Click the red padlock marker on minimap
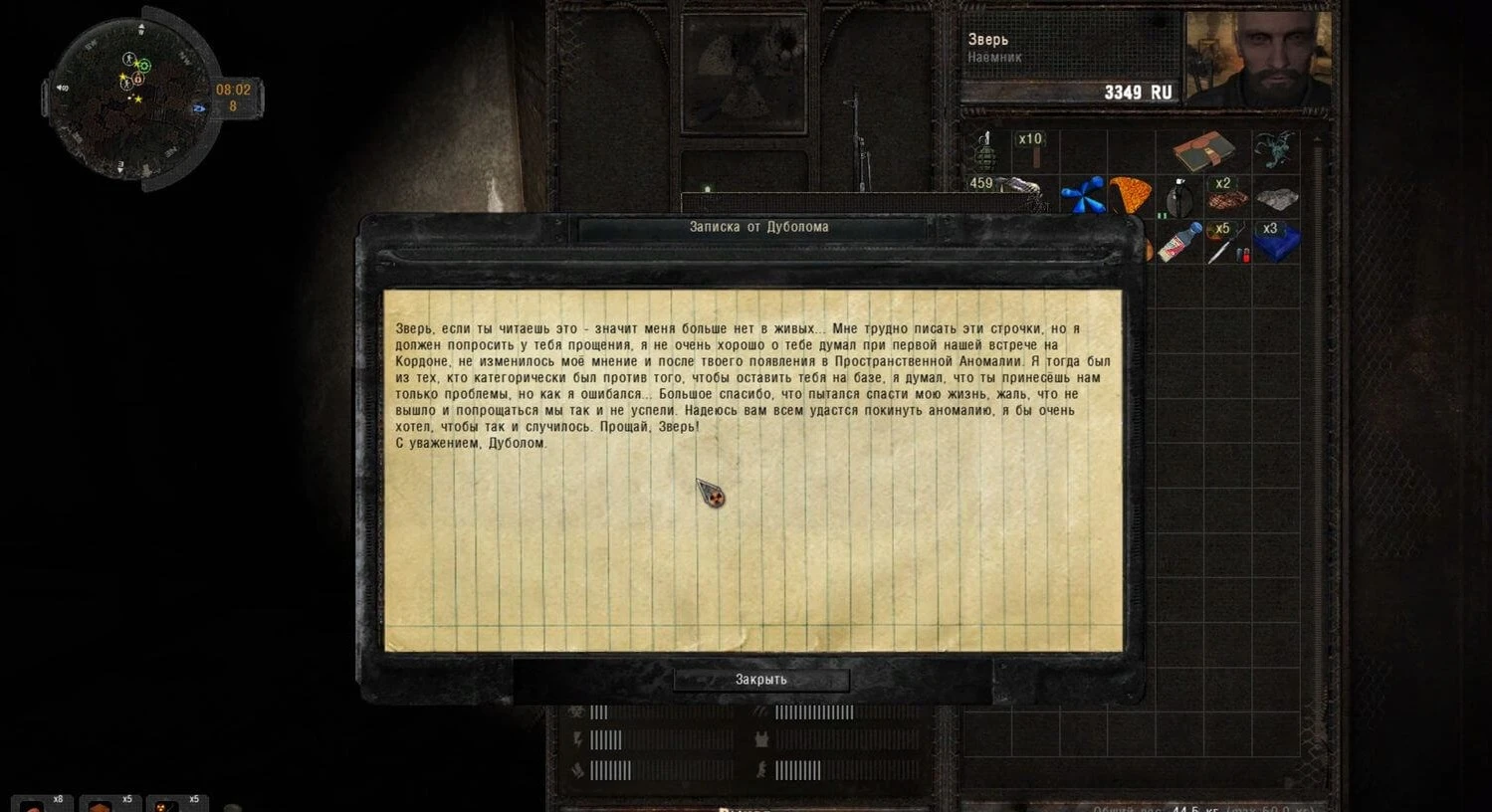1492x812 pixels. pos(137,79)
